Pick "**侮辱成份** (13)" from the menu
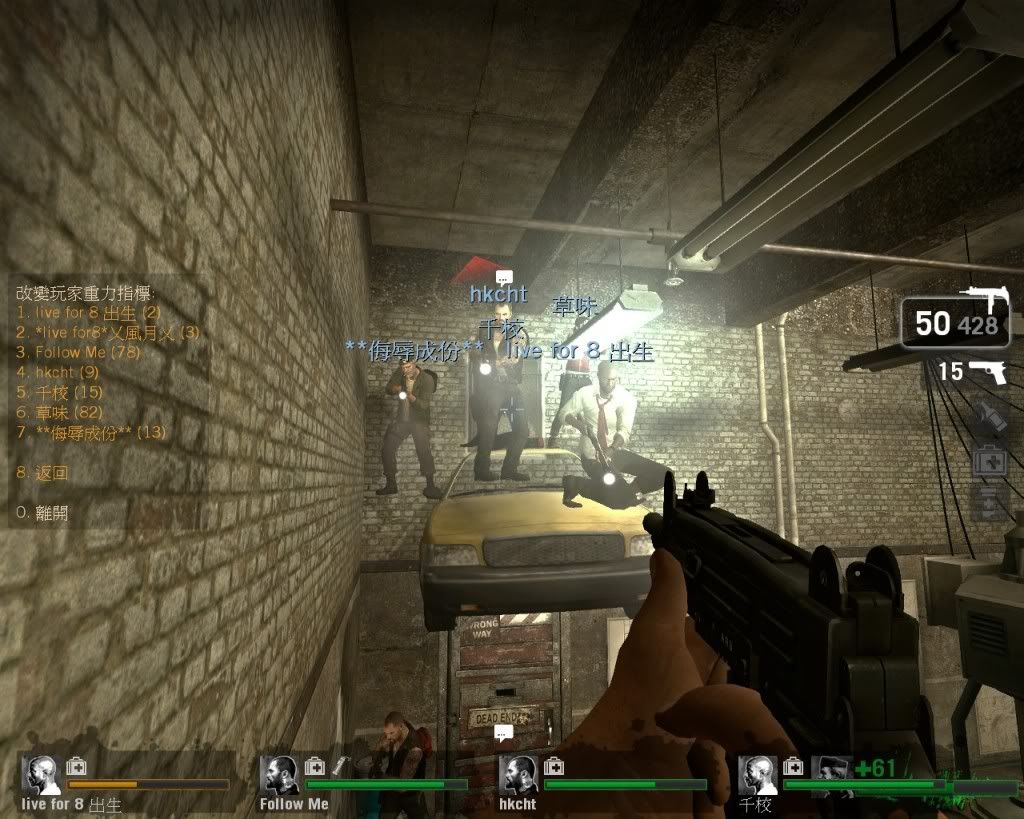Viewport: 1024px width, 819px height. coord(91,432)
